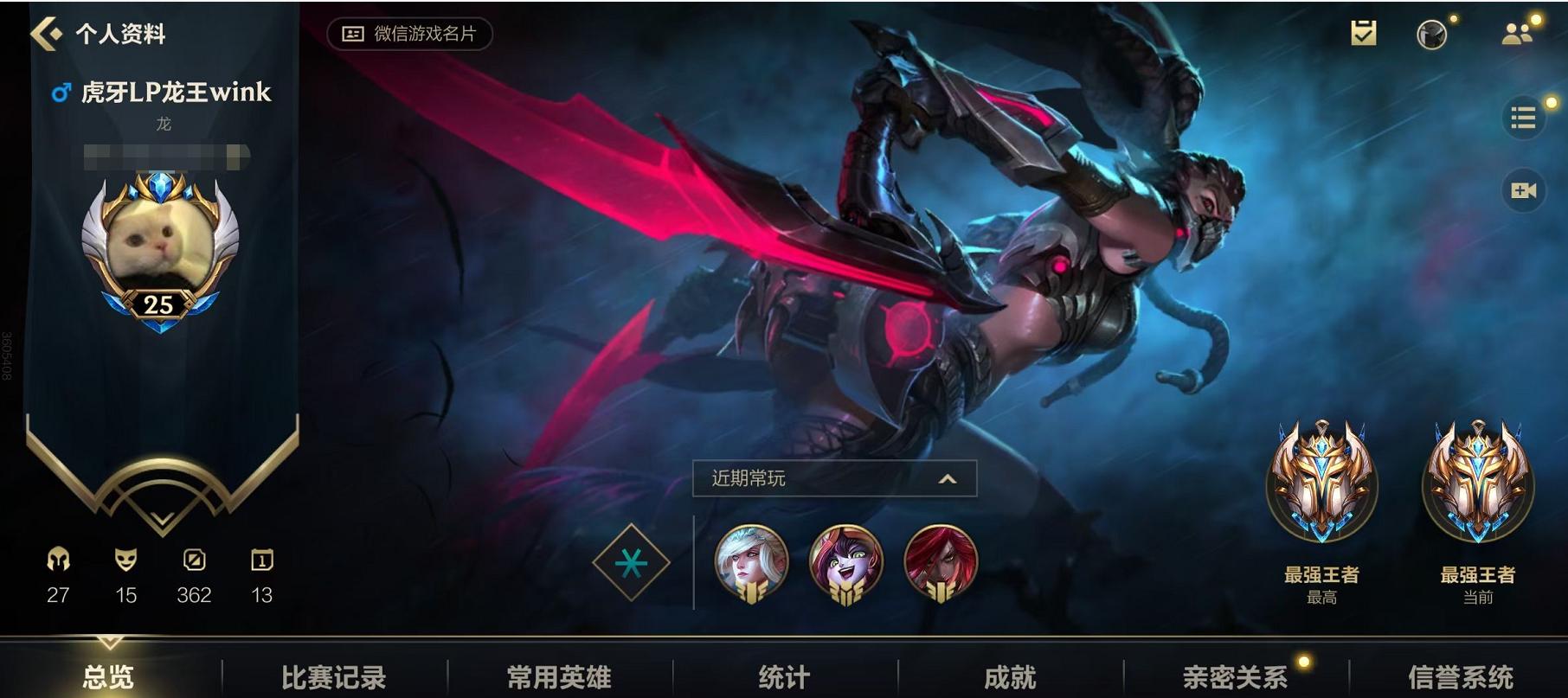Viewport: 1568px width, 698px height.
Task: Open the 亲密关系 section
Action: [1232, 680]
